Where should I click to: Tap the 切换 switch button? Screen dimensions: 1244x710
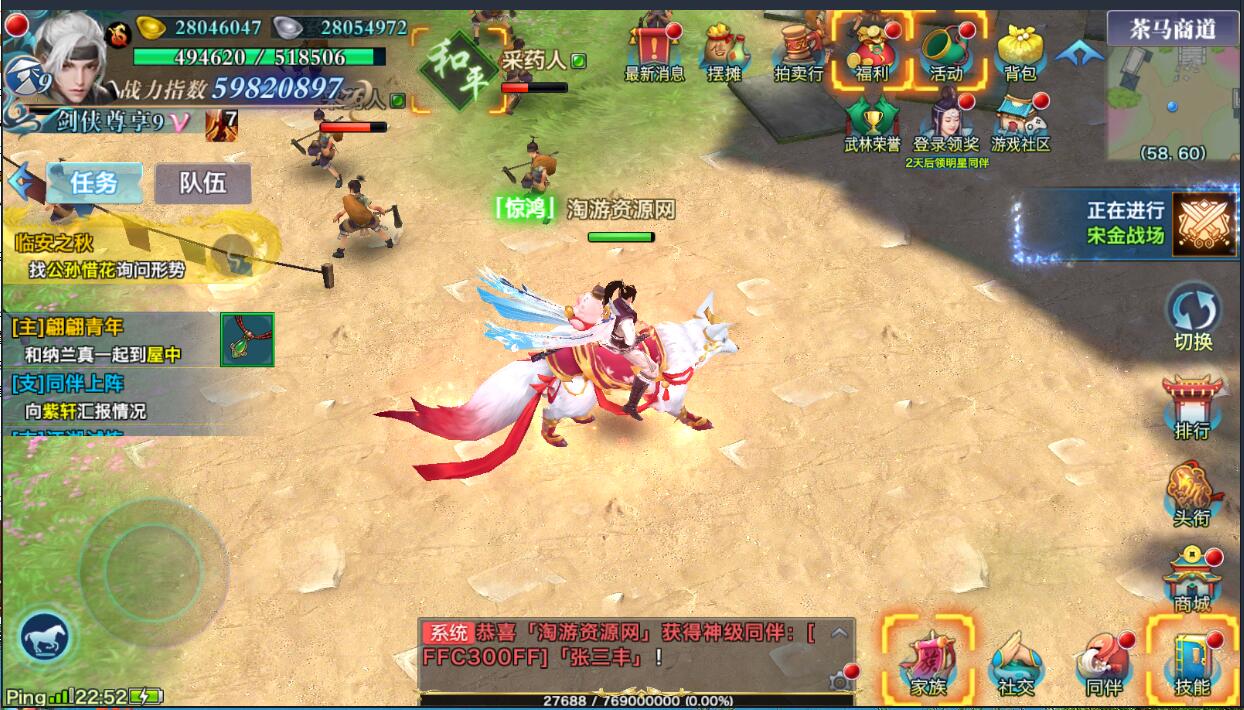(1193, 313)
